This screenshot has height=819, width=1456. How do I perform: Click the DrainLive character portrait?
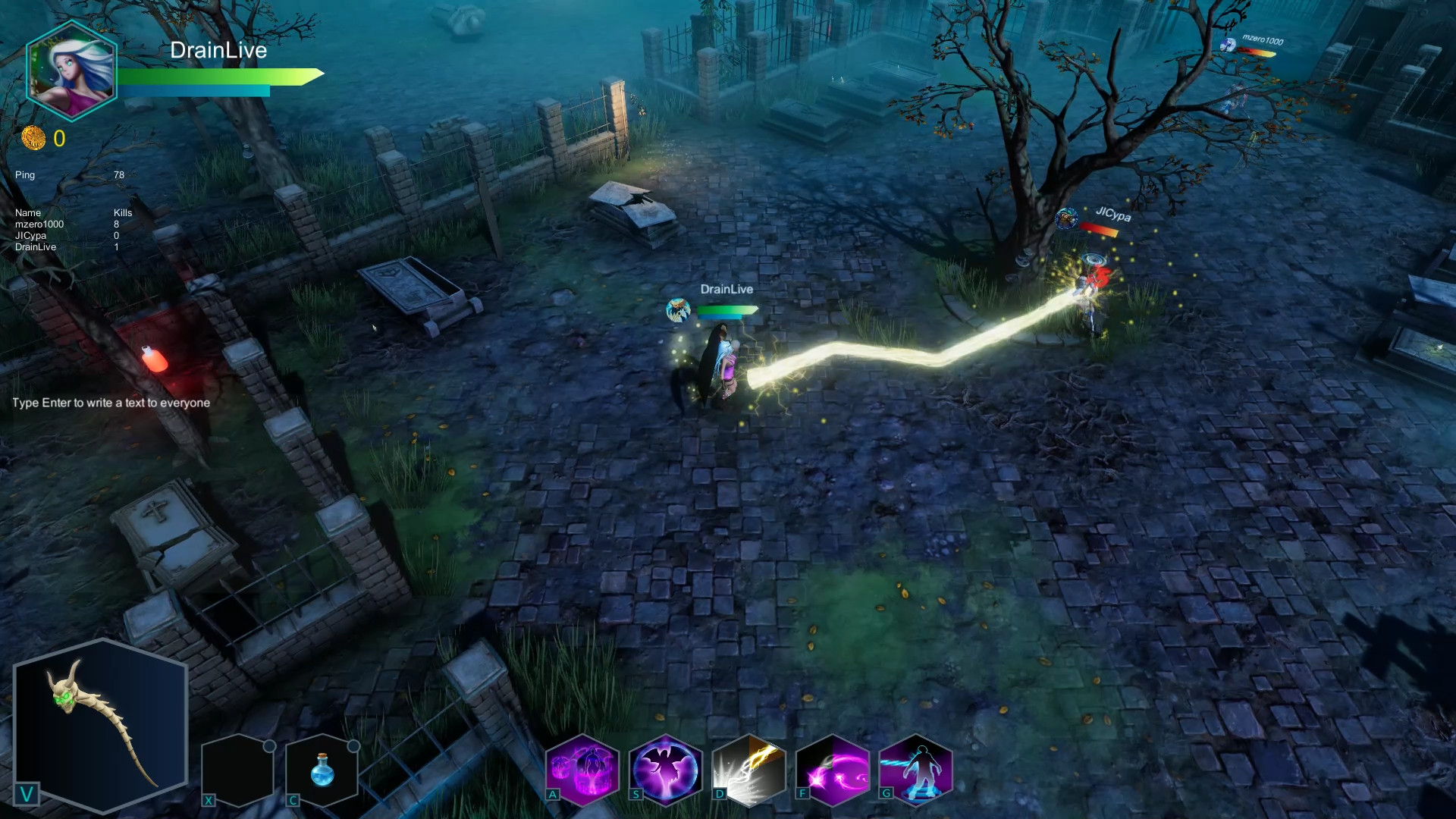(x=71, y=71)
